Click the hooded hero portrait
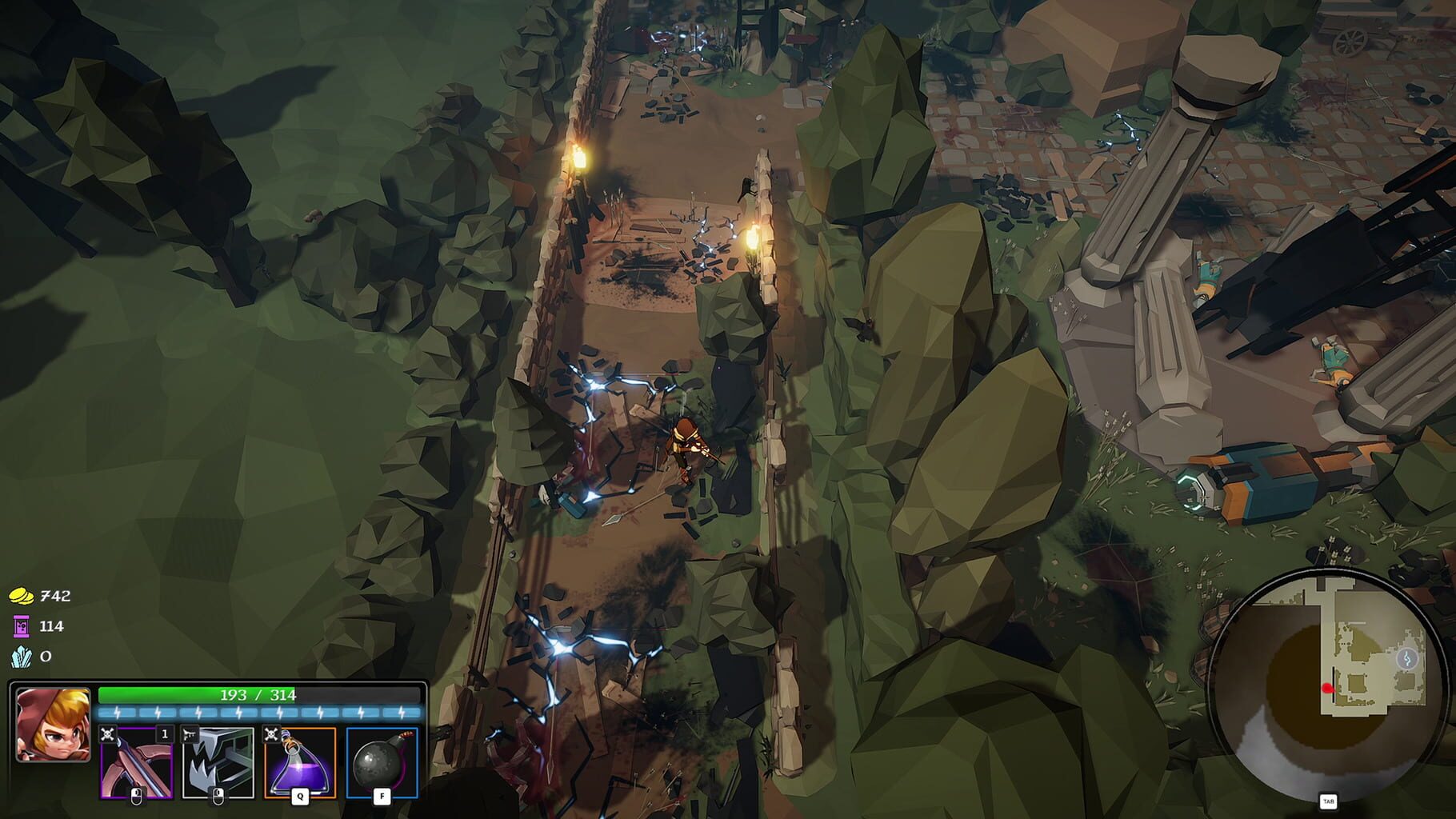The image size is (1456, 819). point(53,725)
